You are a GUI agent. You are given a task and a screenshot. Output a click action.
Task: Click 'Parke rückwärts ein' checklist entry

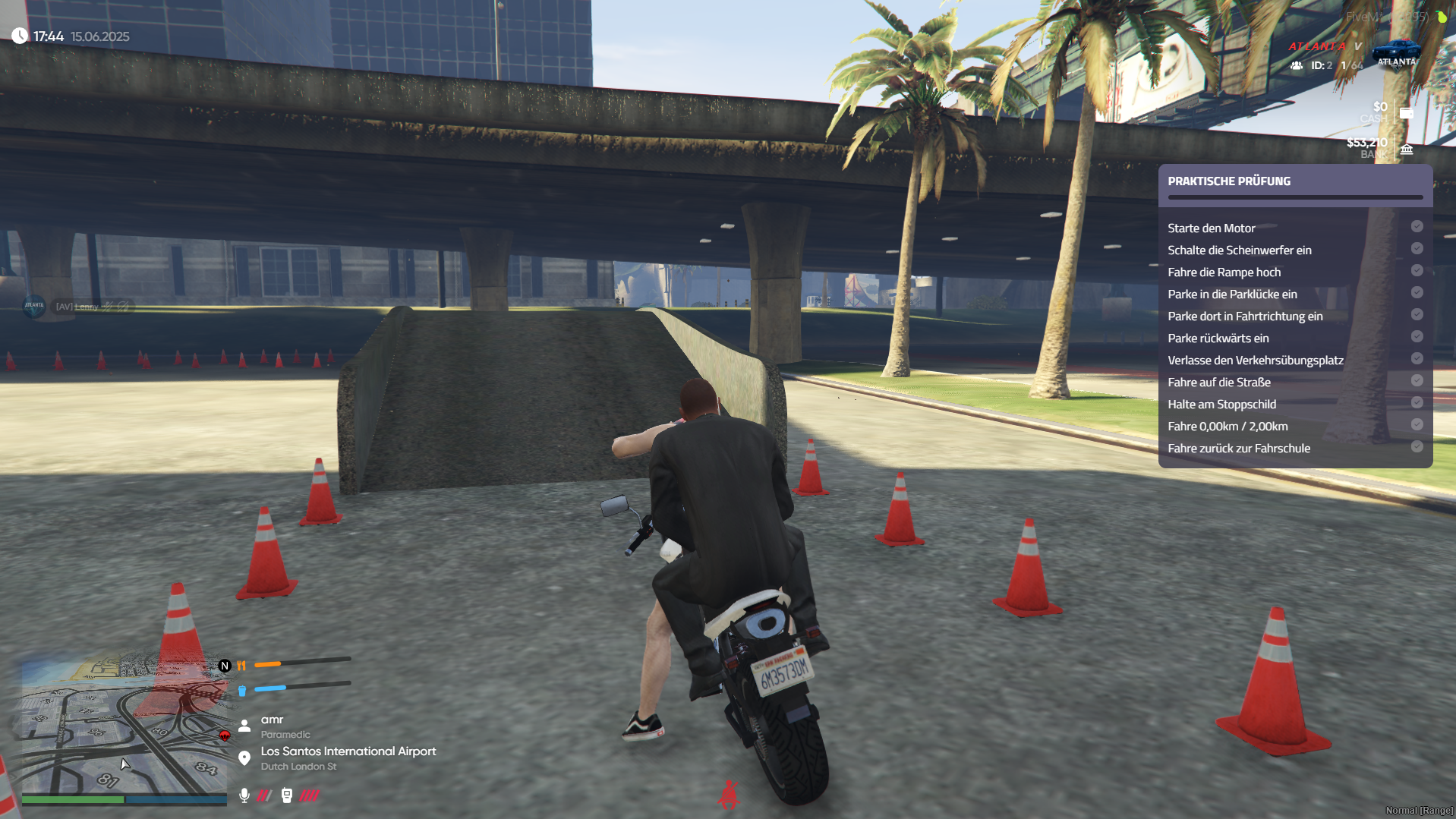point(1218,338)
